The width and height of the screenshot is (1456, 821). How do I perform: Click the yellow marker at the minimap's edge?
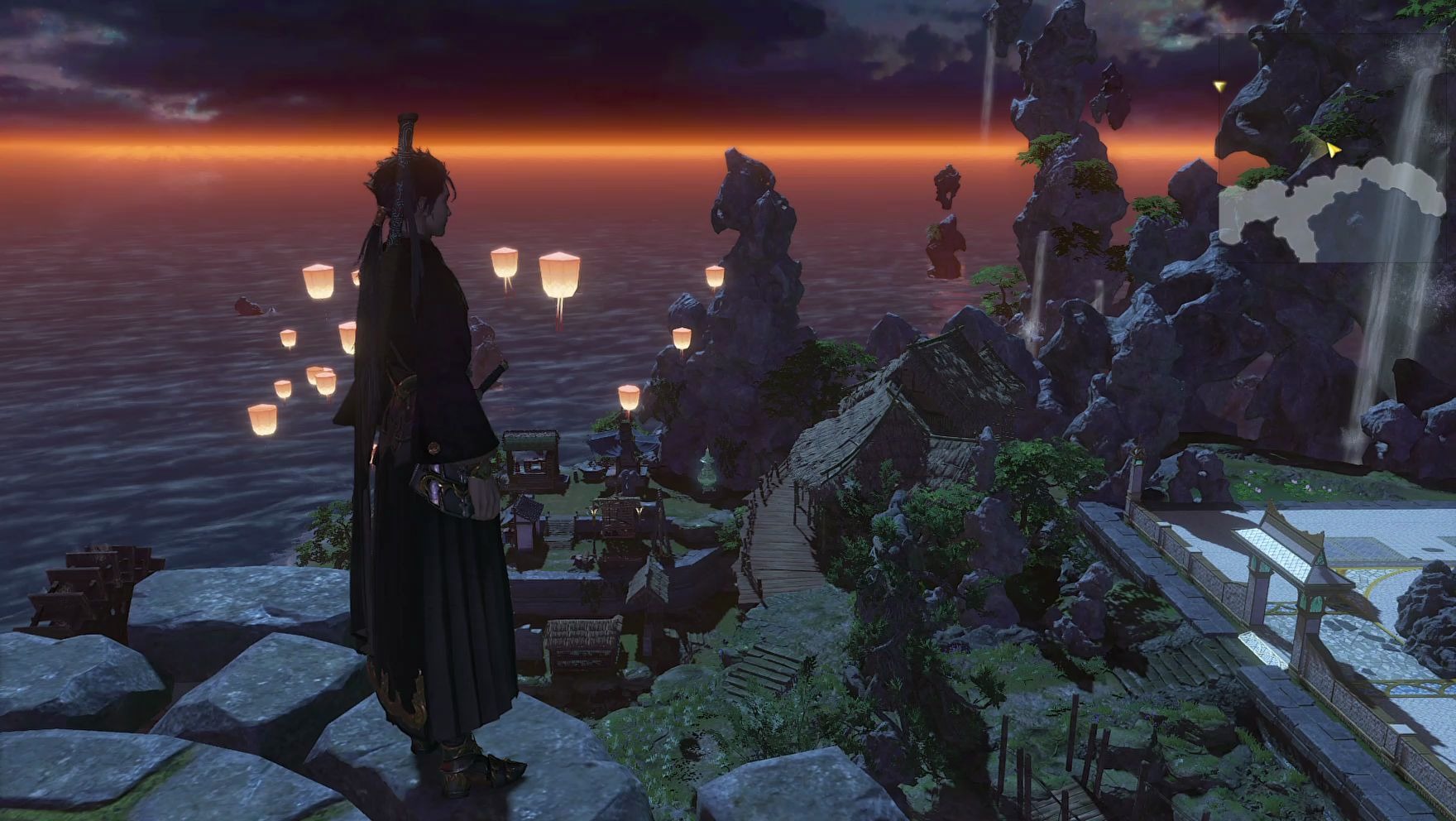[x=1219, y=85]
